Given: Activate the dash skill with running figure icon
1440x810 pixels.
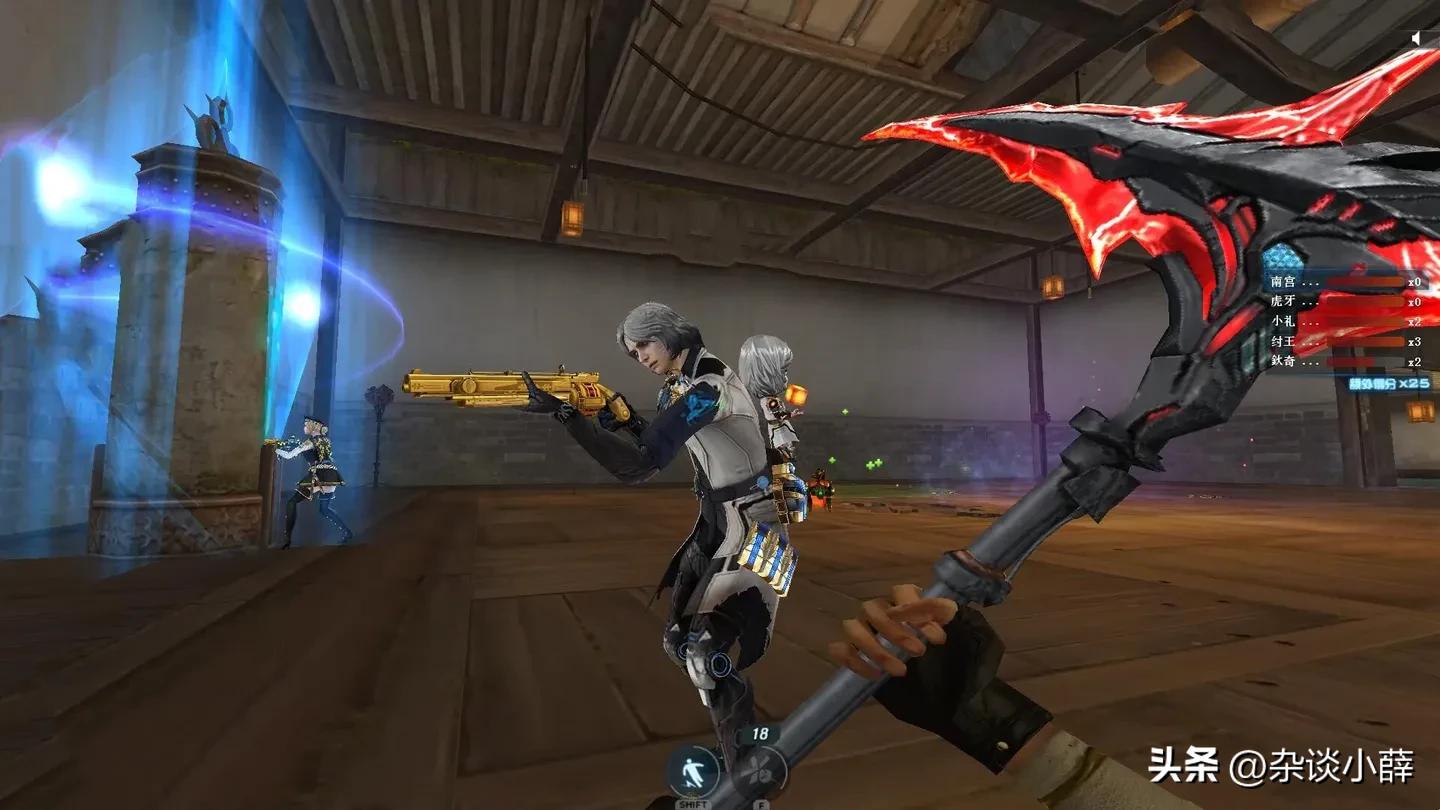Looking at the screenshot, I should coord(693,772).
